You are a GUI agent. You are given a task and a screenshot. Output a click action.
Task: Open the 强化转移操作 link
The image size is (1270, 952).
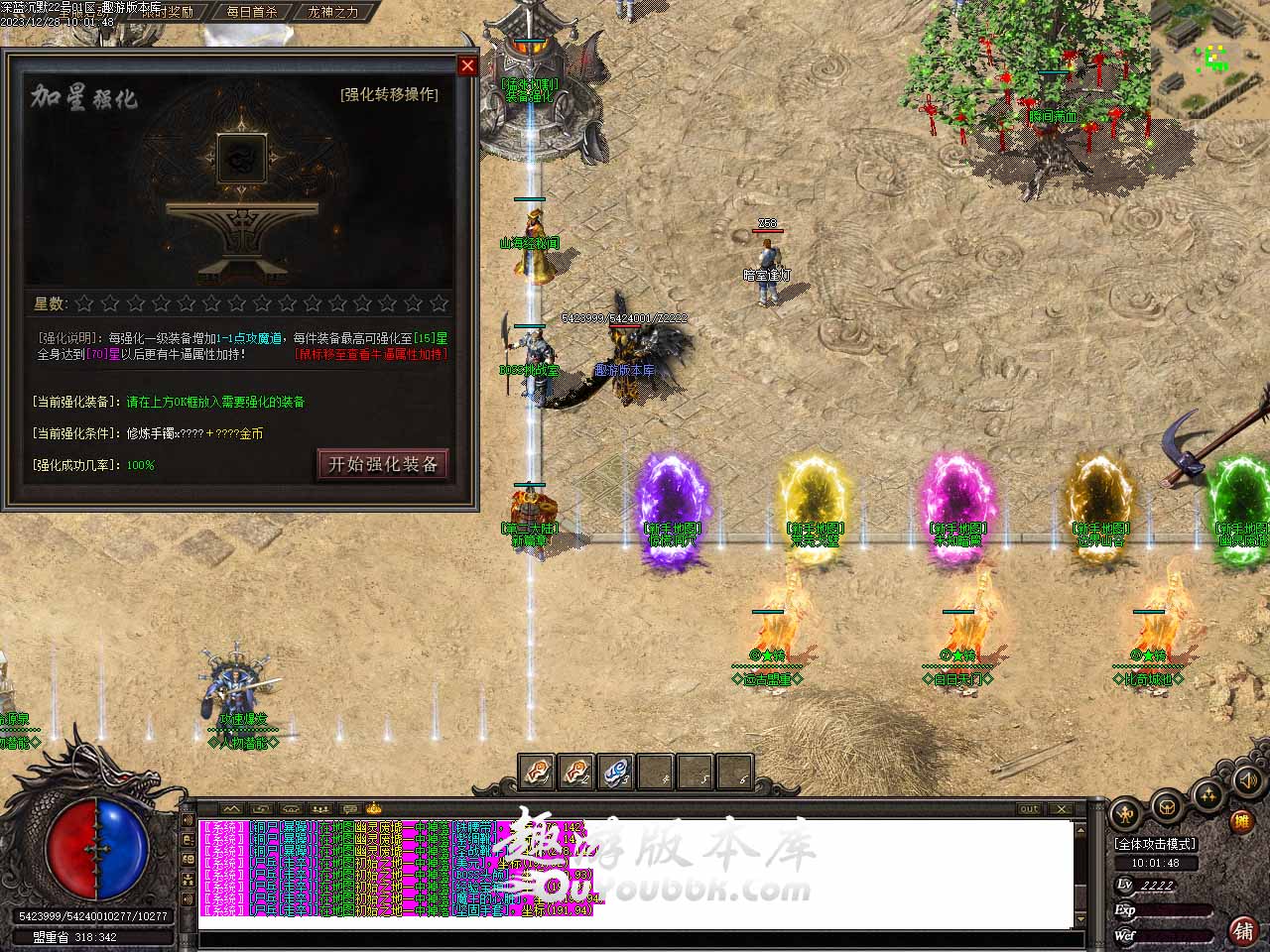click(388, 94)
